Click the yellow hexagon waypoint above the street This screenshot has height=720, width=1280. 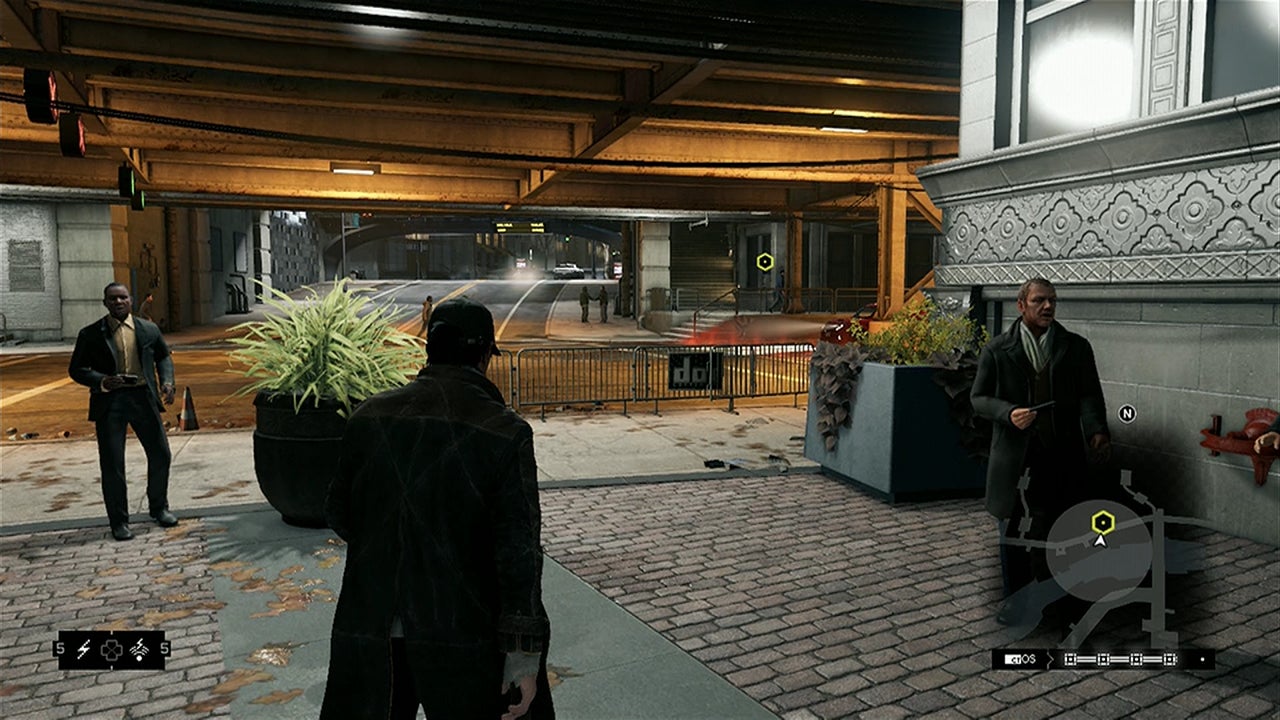tap(765, 262)
